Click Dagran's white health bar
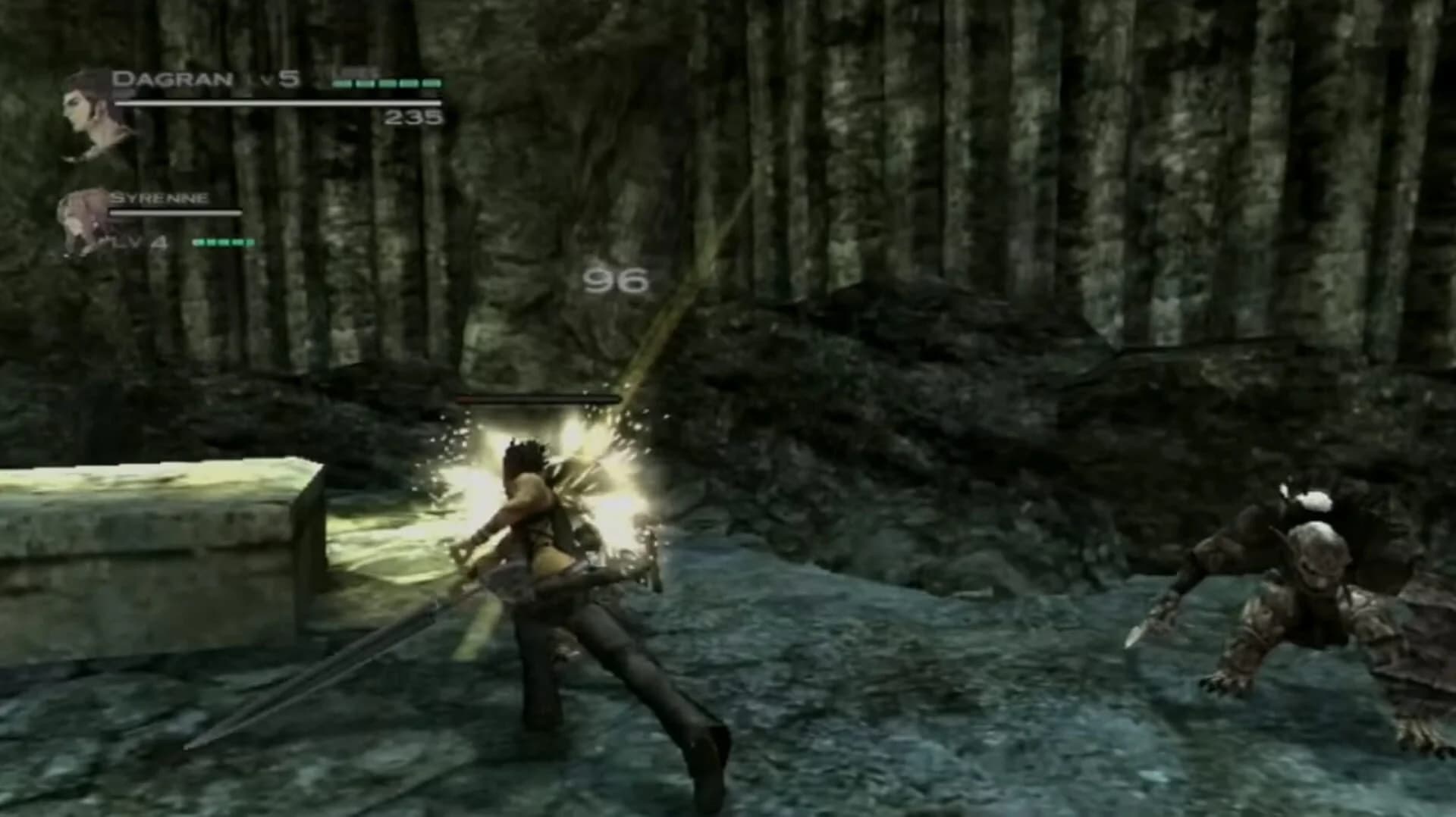 (281, 102)
